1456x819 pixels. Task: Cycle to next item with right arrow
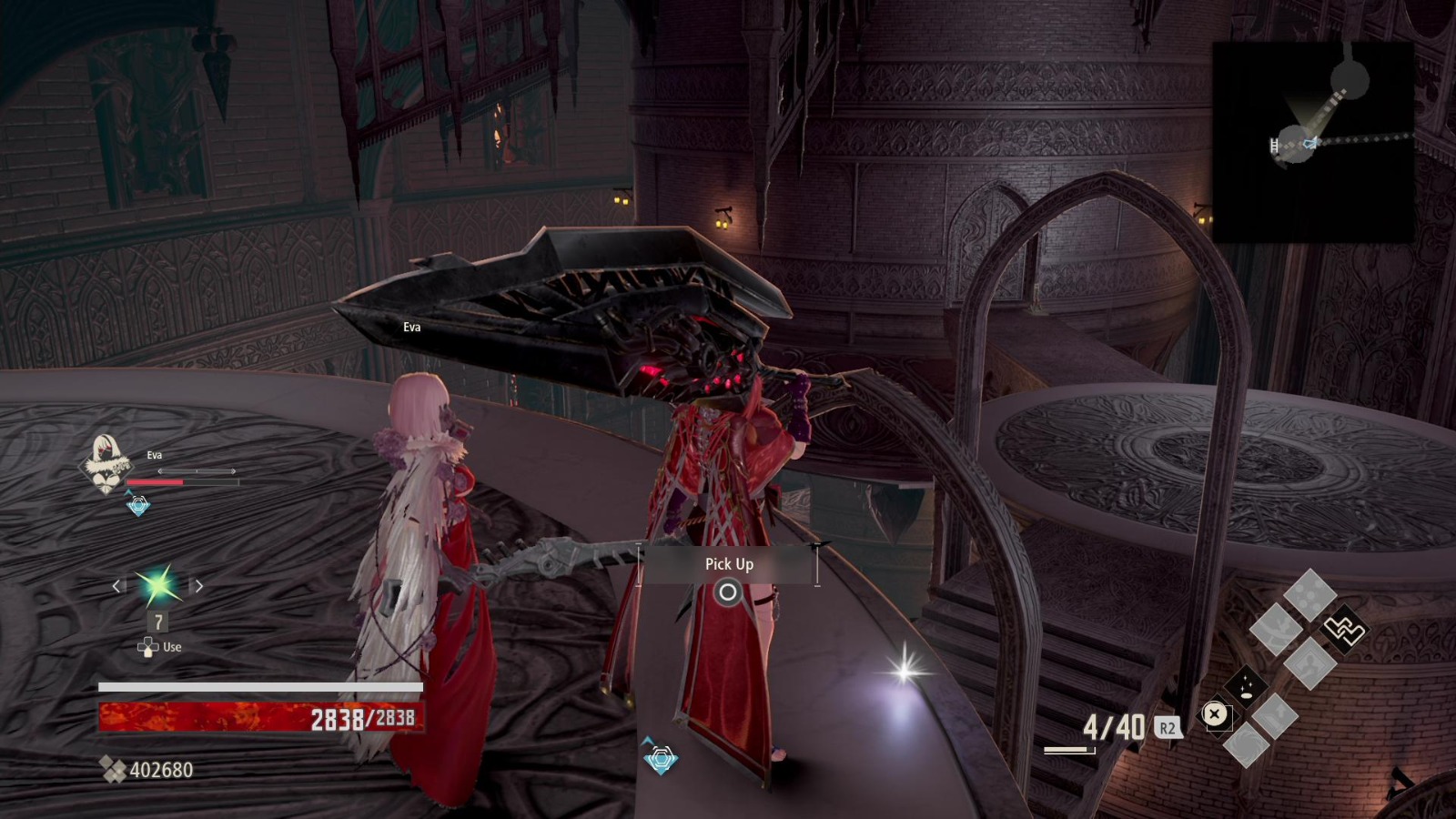(198, 586)
